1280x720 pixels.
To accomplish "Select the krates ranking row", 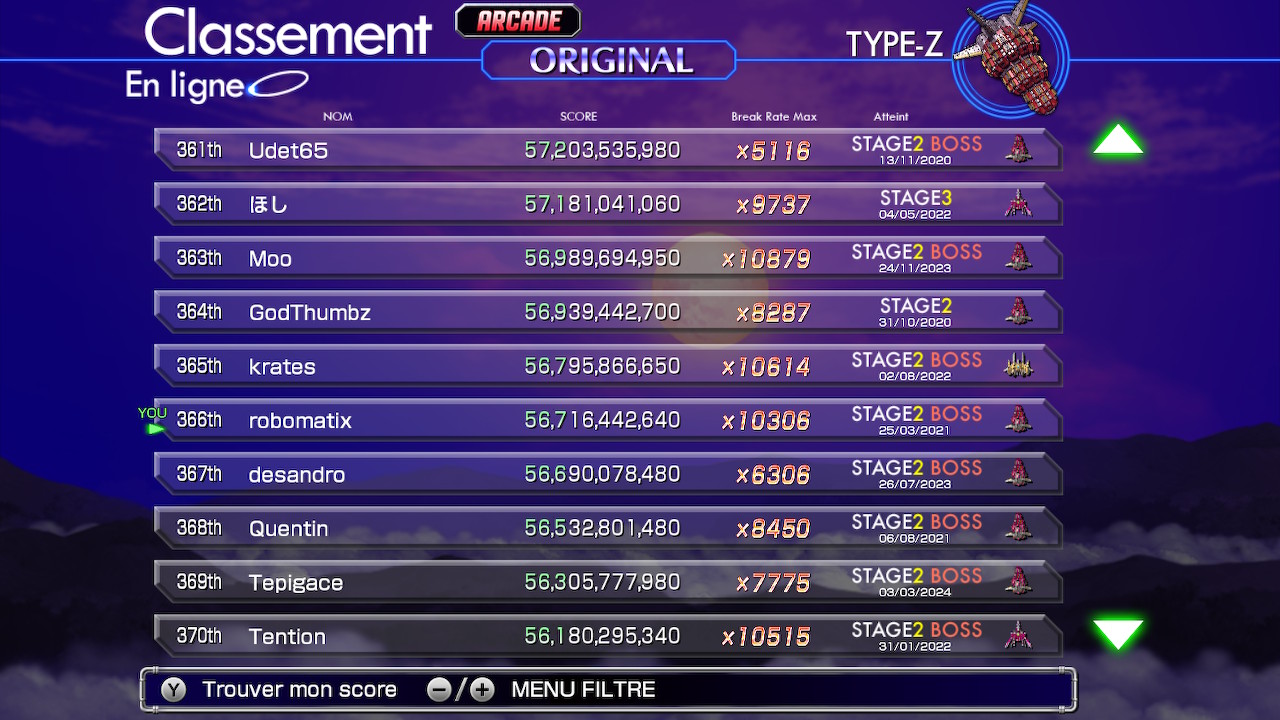I will [x=607, y=366].
